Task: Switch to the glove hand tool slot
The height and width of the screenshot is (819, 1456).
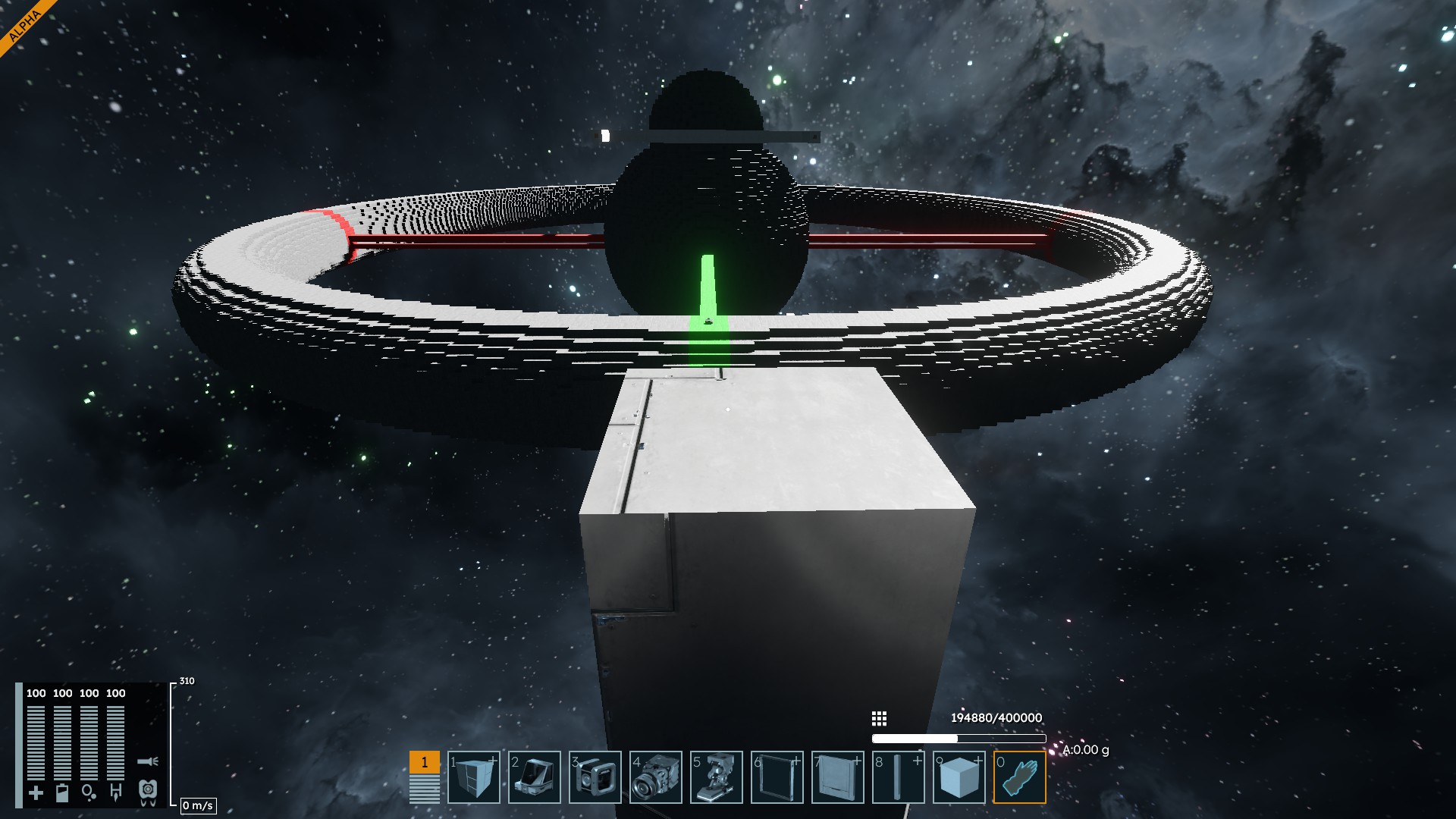Action: [1020, 777]
